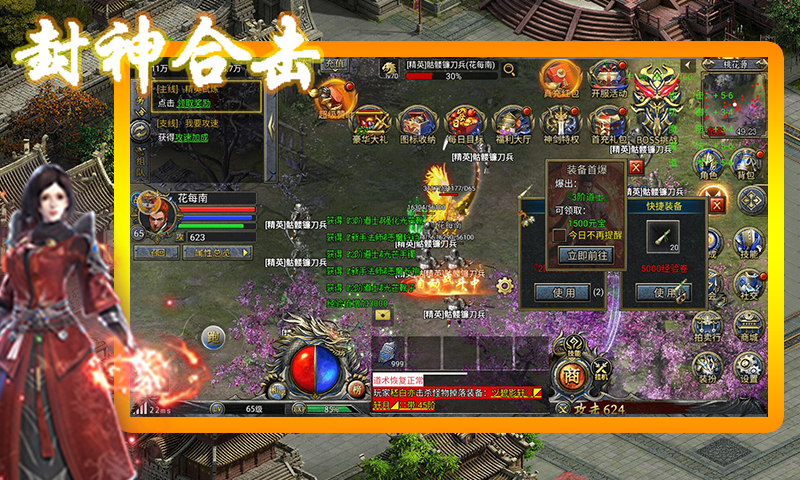Open the 首充礼包 first recharge gift pack
This screenshot has width=800, height=480.
tap(610, 124)
